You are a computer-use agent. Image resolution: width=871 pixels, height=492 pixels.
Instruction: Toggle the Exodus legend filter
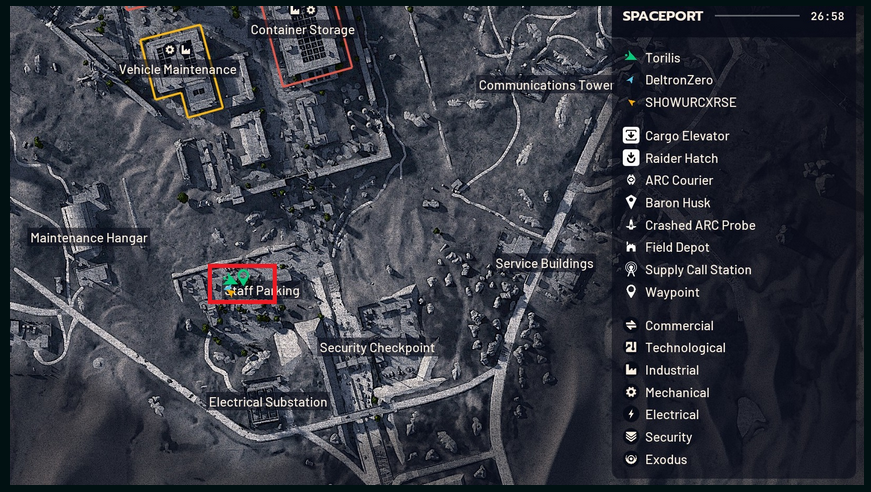(x=666, y=460)
